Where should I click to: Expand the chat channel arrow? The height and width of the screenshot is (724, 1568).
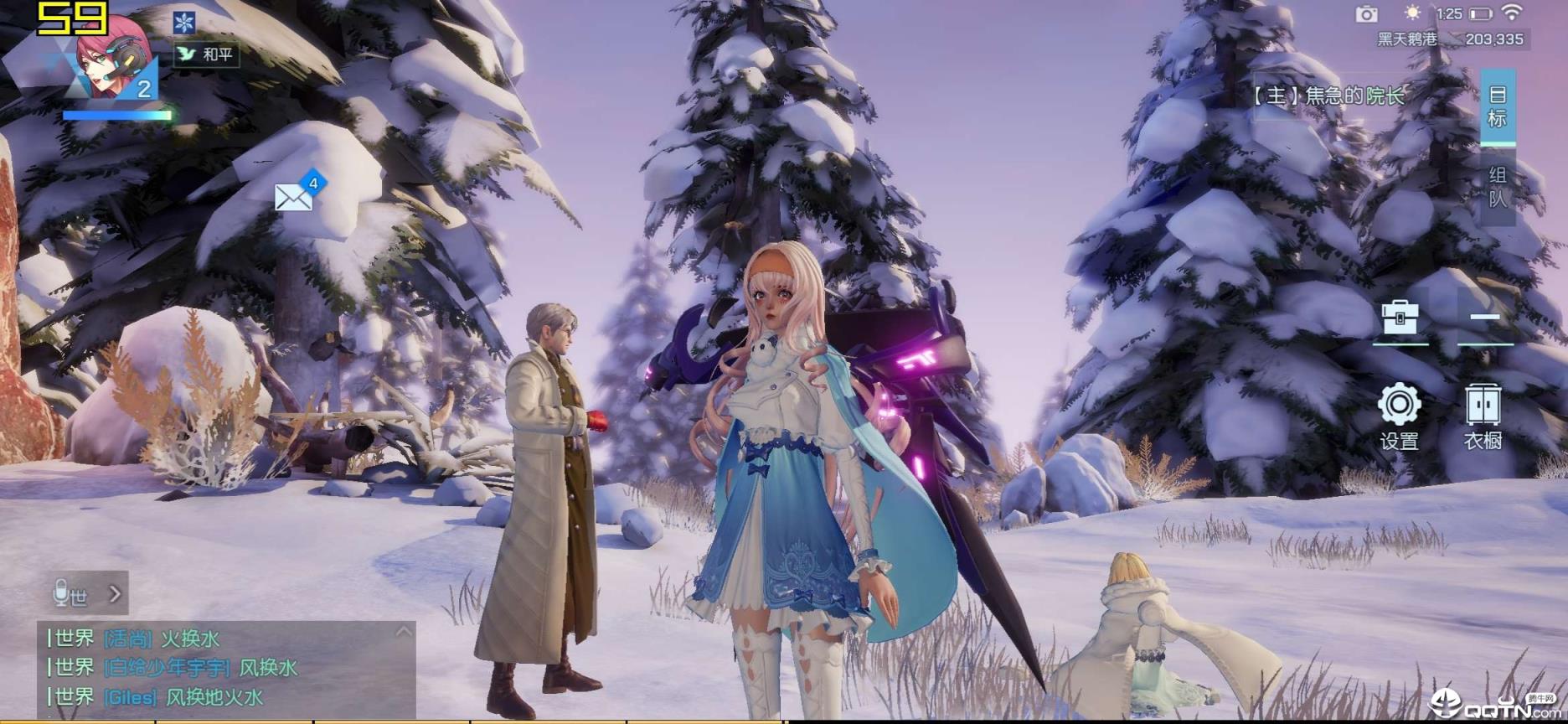click(116, 594)
